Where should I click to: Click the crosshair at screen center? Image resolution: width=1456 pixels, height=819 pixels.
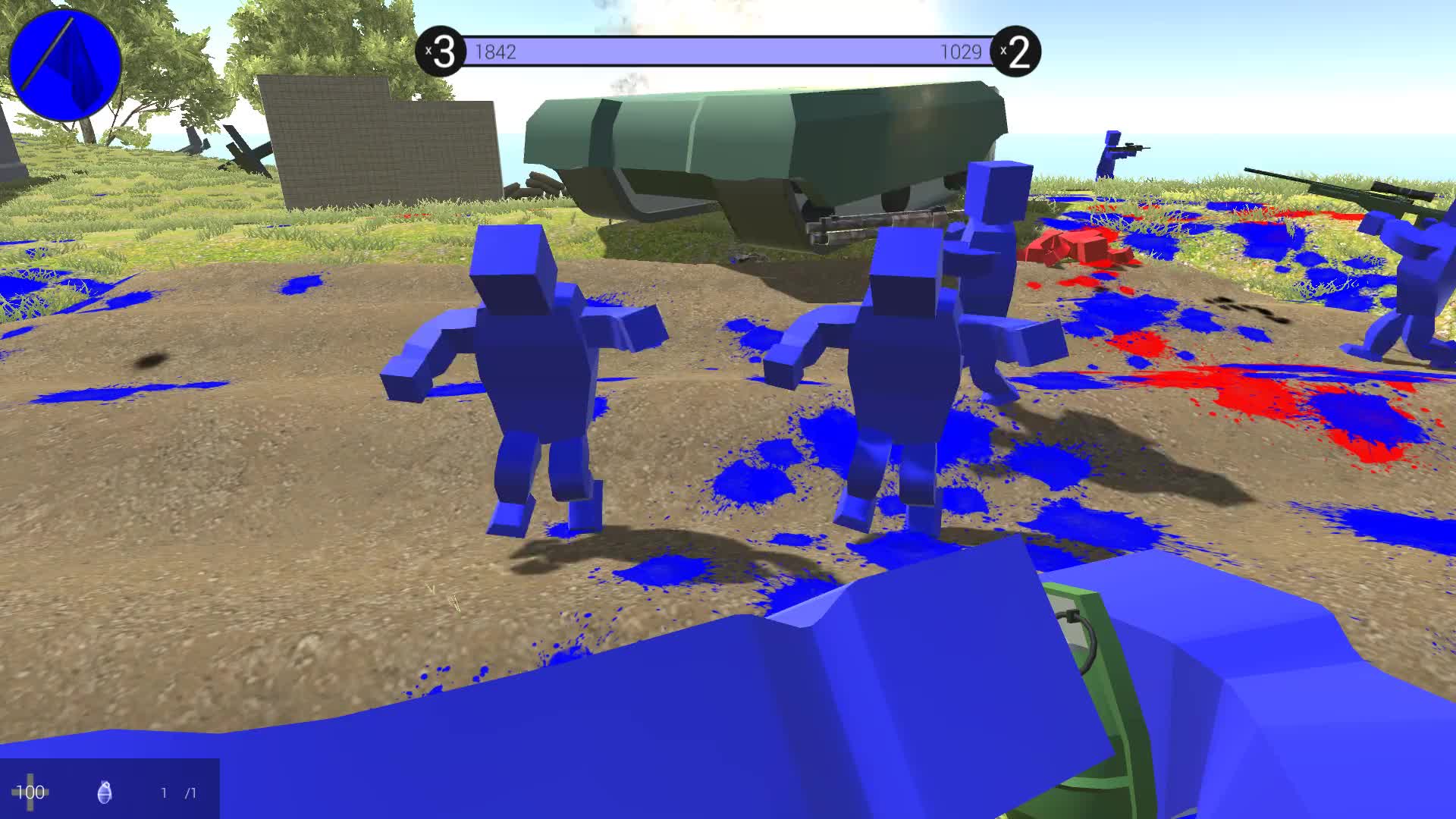point(728,409)
